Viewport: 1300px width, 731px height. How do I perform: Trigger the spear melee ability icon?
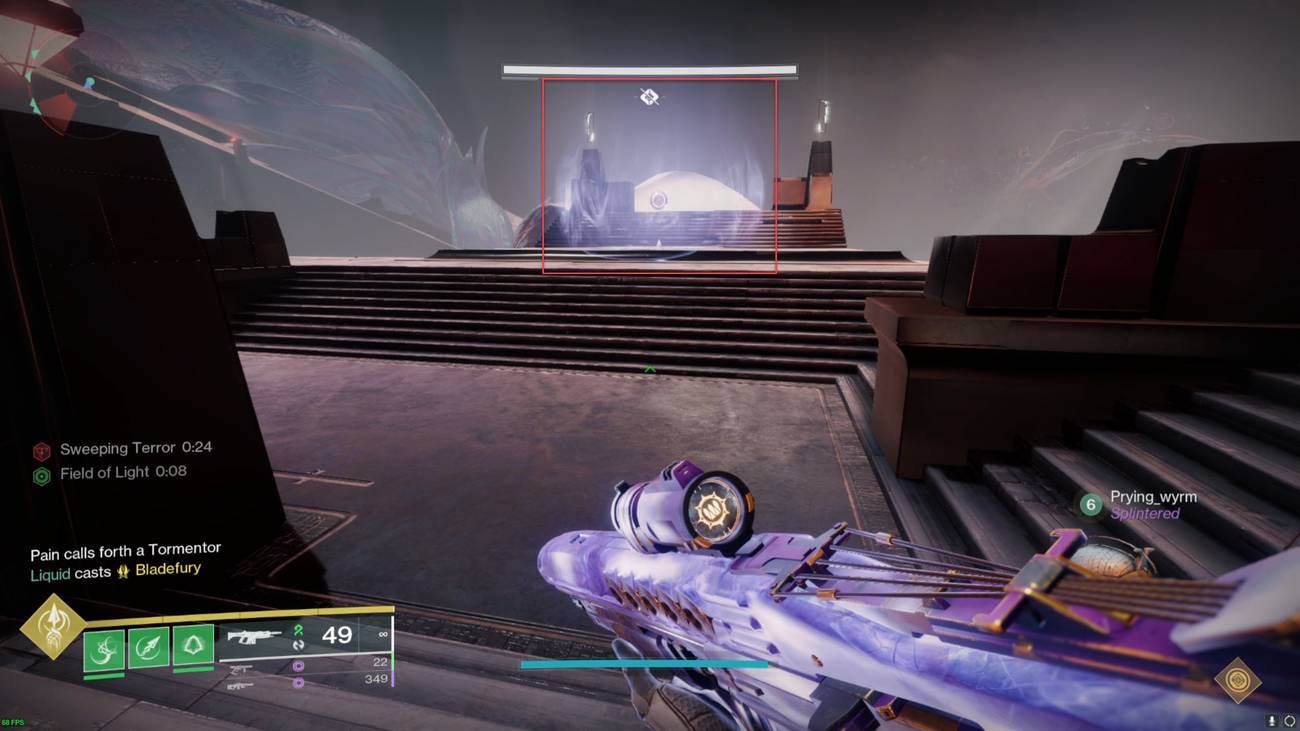click(148, 647)
